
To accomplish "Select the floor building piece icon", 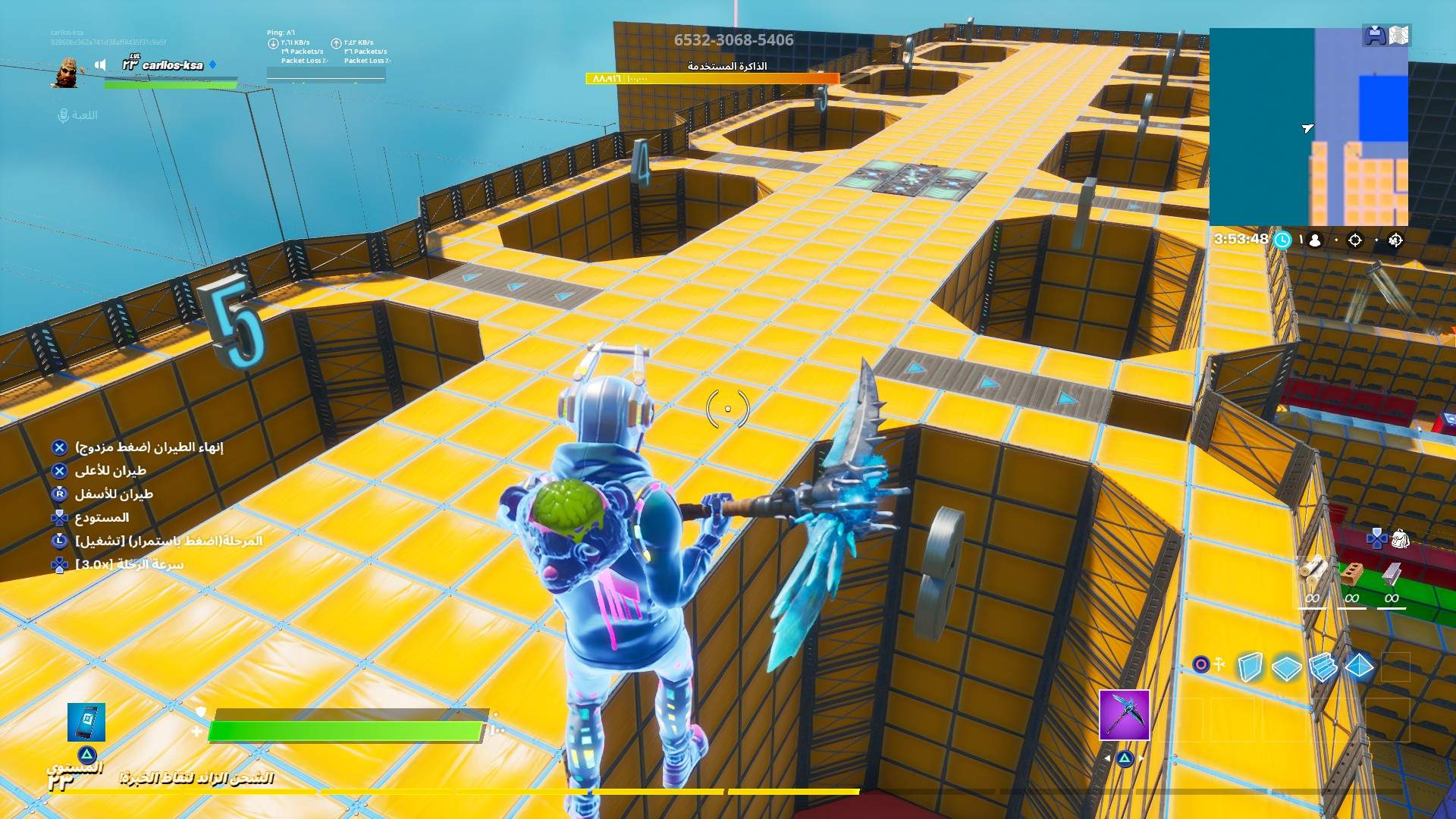I will (1287, 666).
